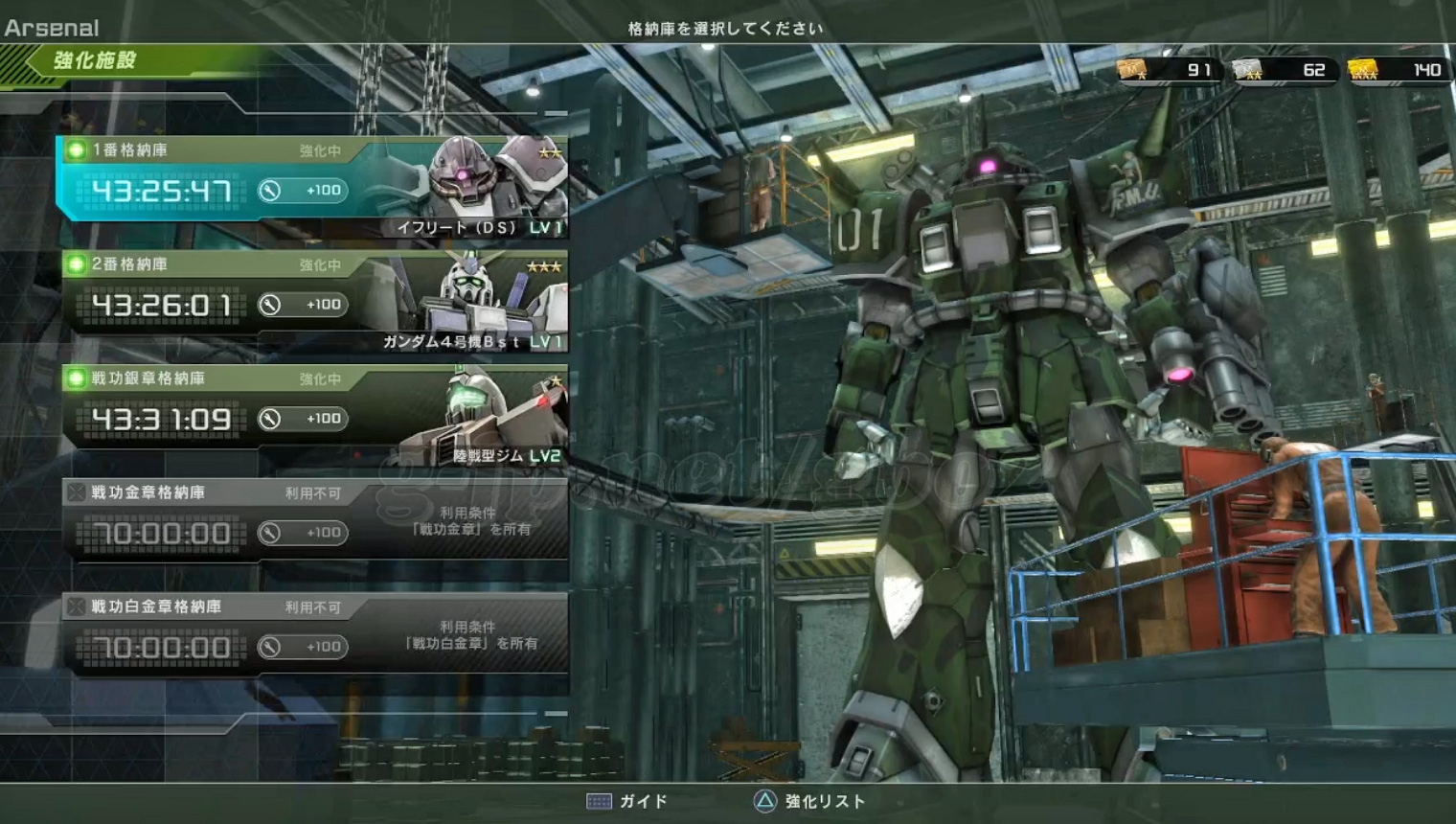Select the 1番格納庫 hangar row
Viewport: 1456px width, 824px height.
pyautogui.click(x=312, y=182)
